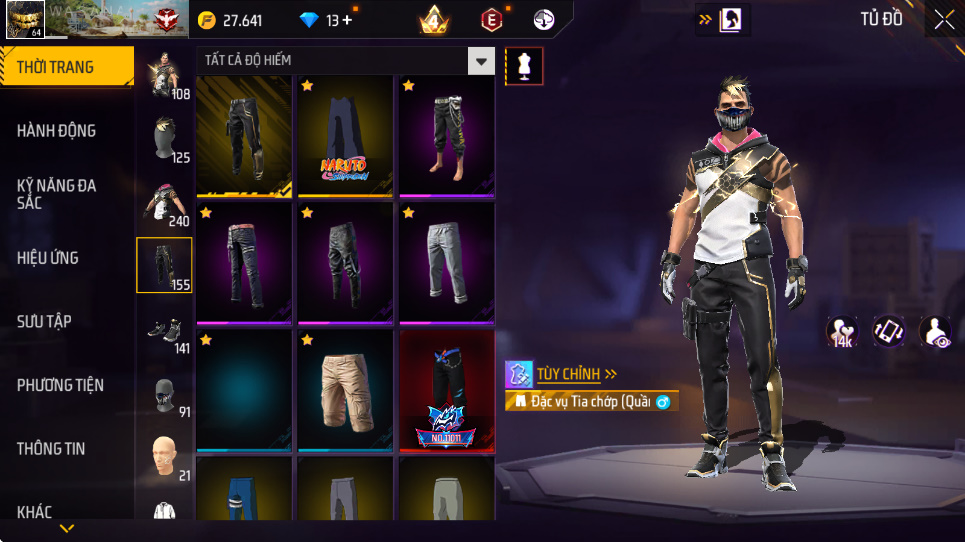
Task: Close the wardrobe with the X button
Action: [944, 20]
